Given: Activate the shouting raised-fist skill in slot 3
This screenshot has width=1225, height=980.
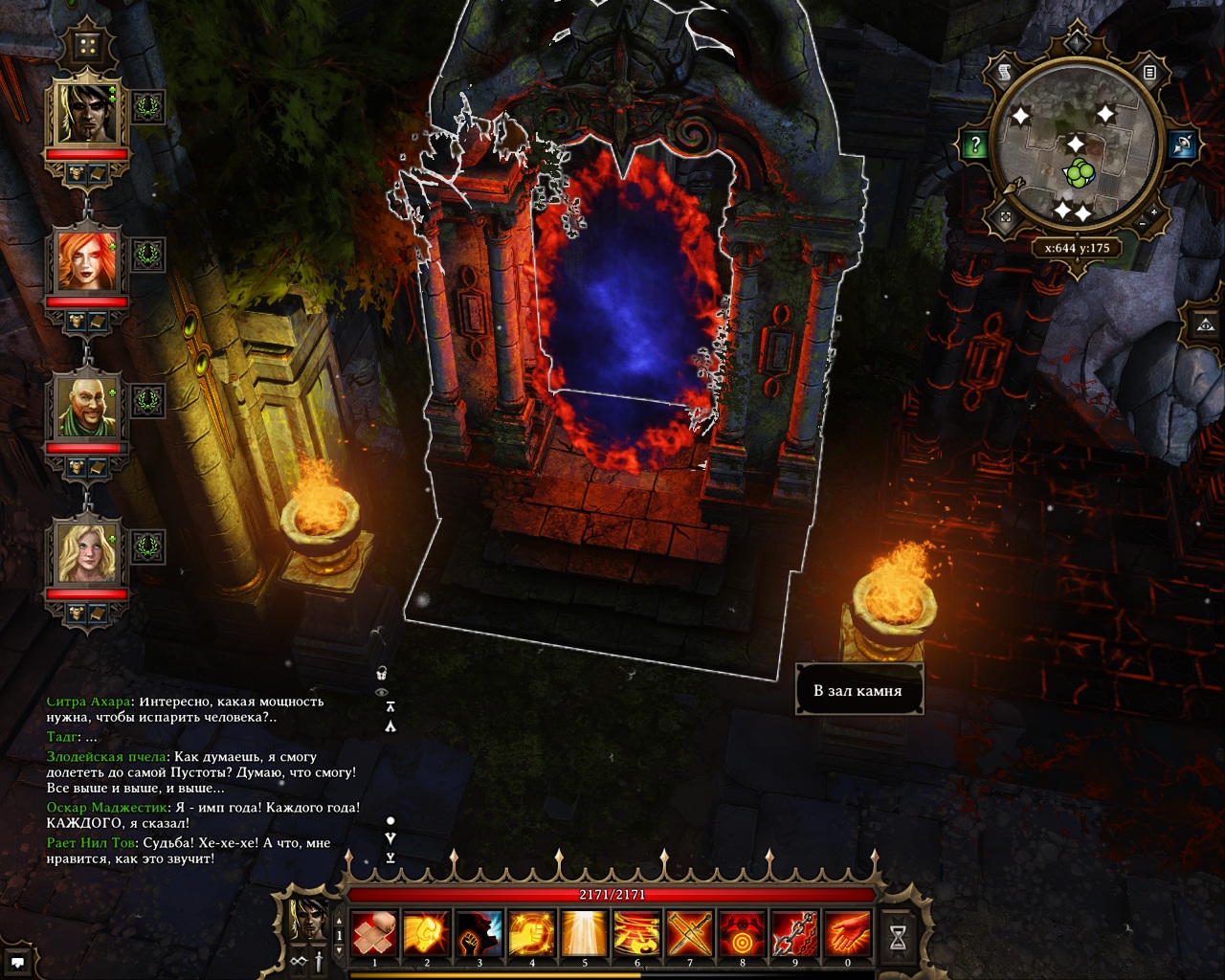Looking at the screenshot, I should (x=479, y=933).
